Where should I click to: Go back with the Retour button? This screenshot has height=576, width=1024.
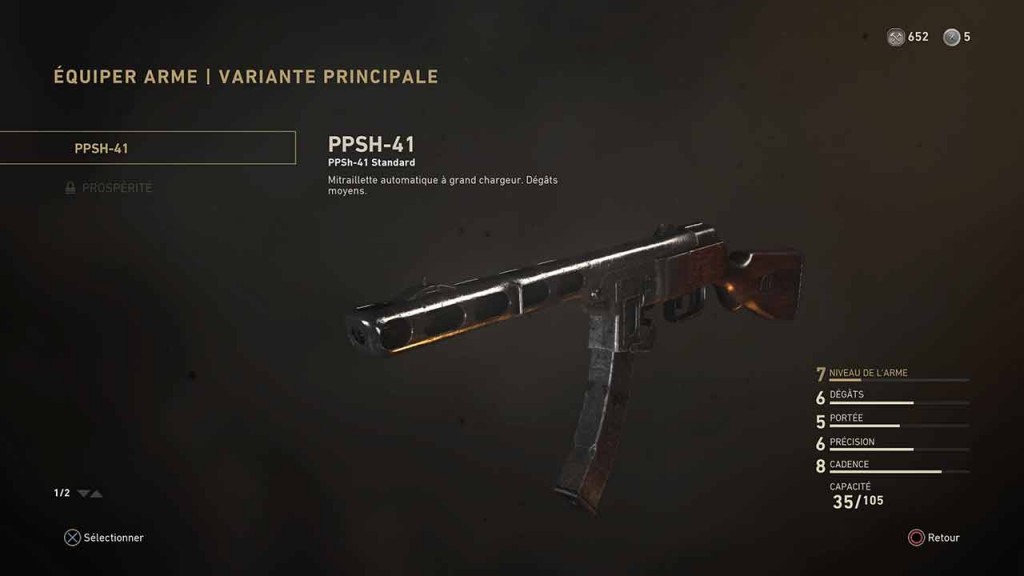933,538
